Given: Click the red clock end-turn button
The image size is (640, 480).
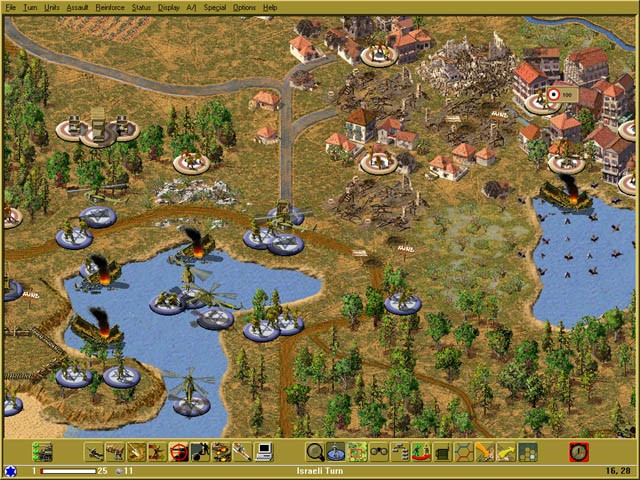Looking at the screenshot, I should click(x=579, y=452).
